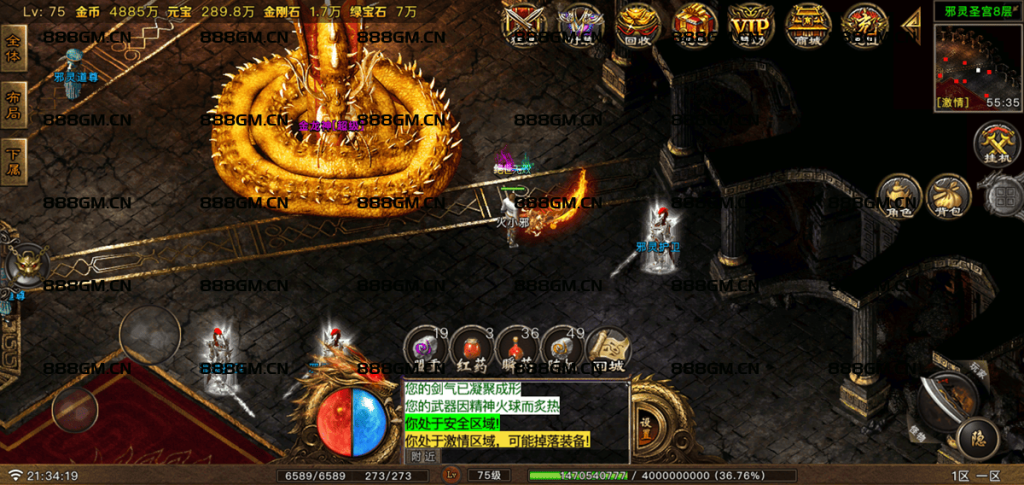Open the red gift box rewards

tap(693, 22)
